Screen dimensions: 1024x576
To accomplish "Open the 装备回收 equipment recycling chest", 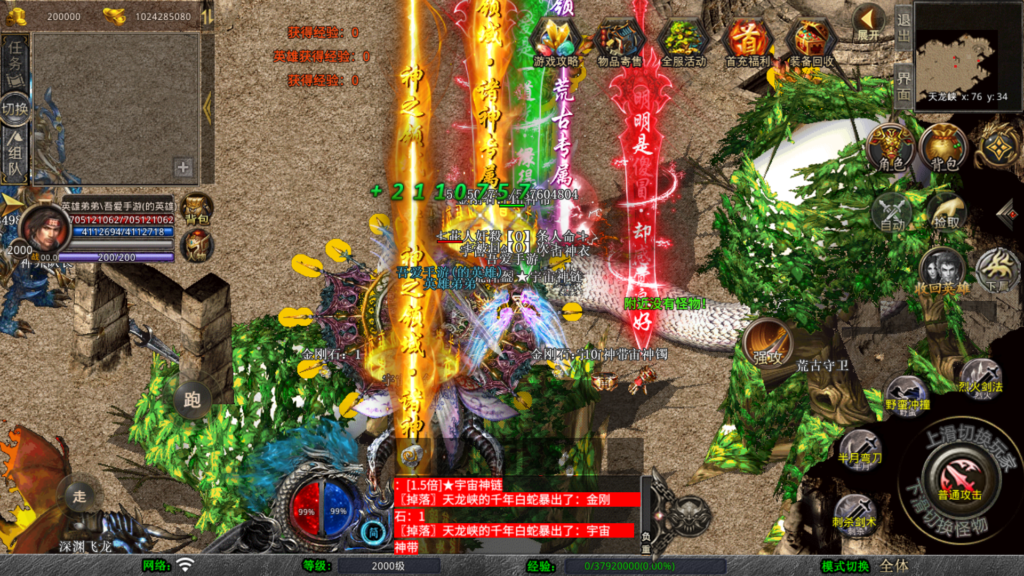I will [x=809, y=41].
